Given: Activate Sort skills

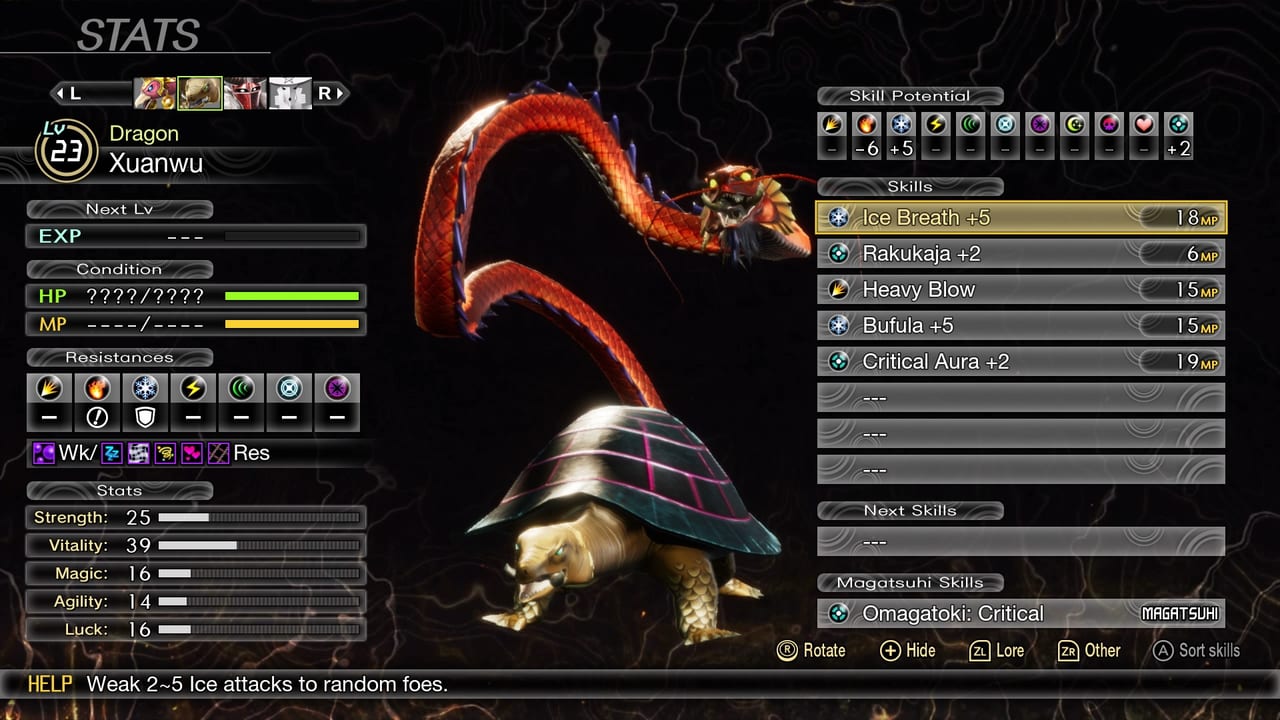Looking at the screenshot, I should [1198, 650].
